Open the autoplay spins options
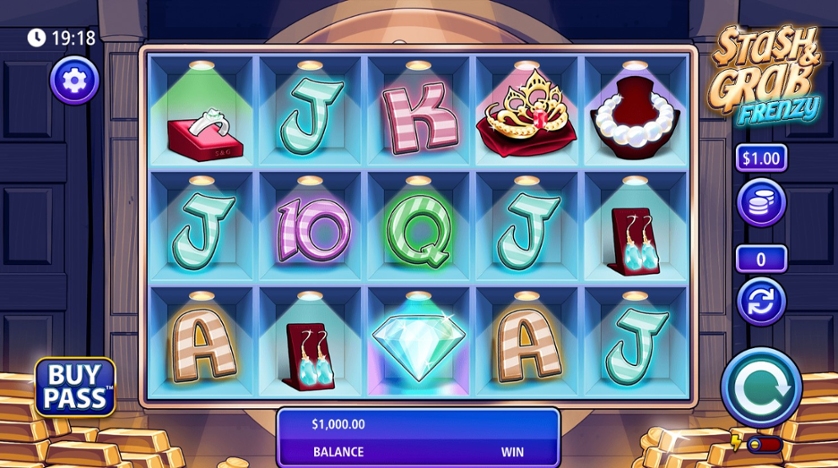Viewport: 838px width, 468px height. coord(761,301)
